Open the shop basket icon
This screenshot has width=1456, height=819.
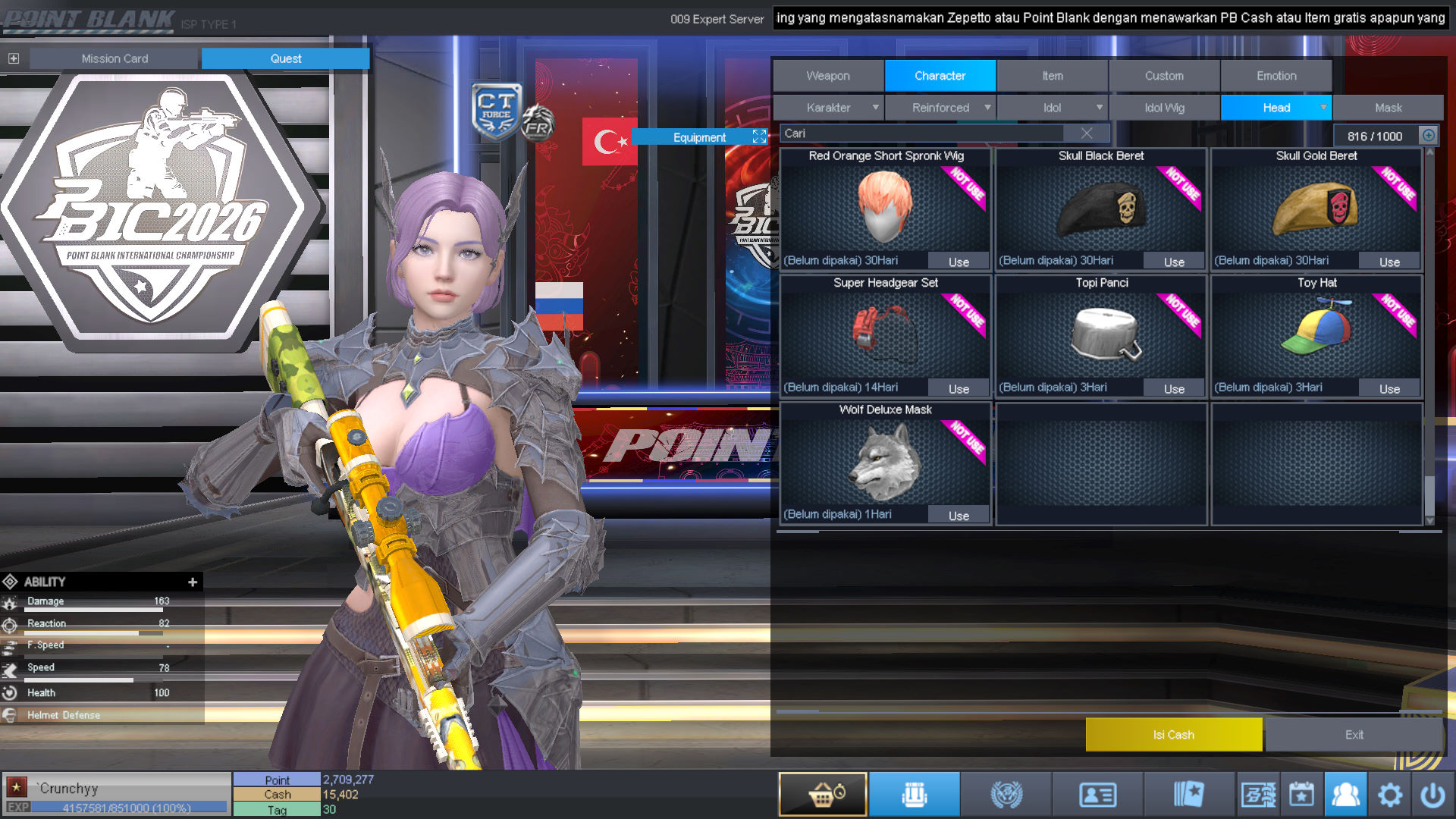point(823,794)
